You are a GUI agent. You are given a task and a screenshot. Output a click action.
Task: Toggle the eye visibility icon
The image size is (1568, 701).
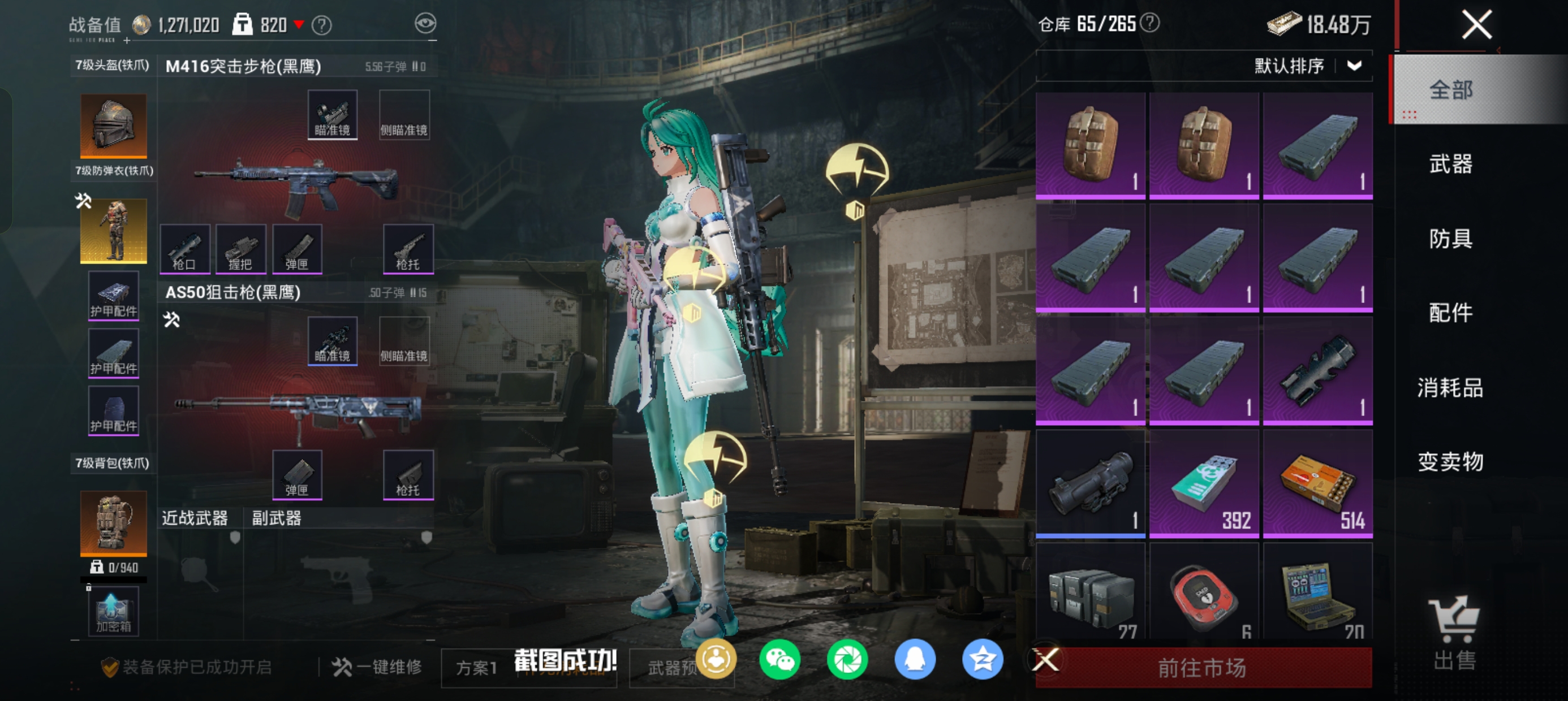pyautogui.click(x=425, y=24)
